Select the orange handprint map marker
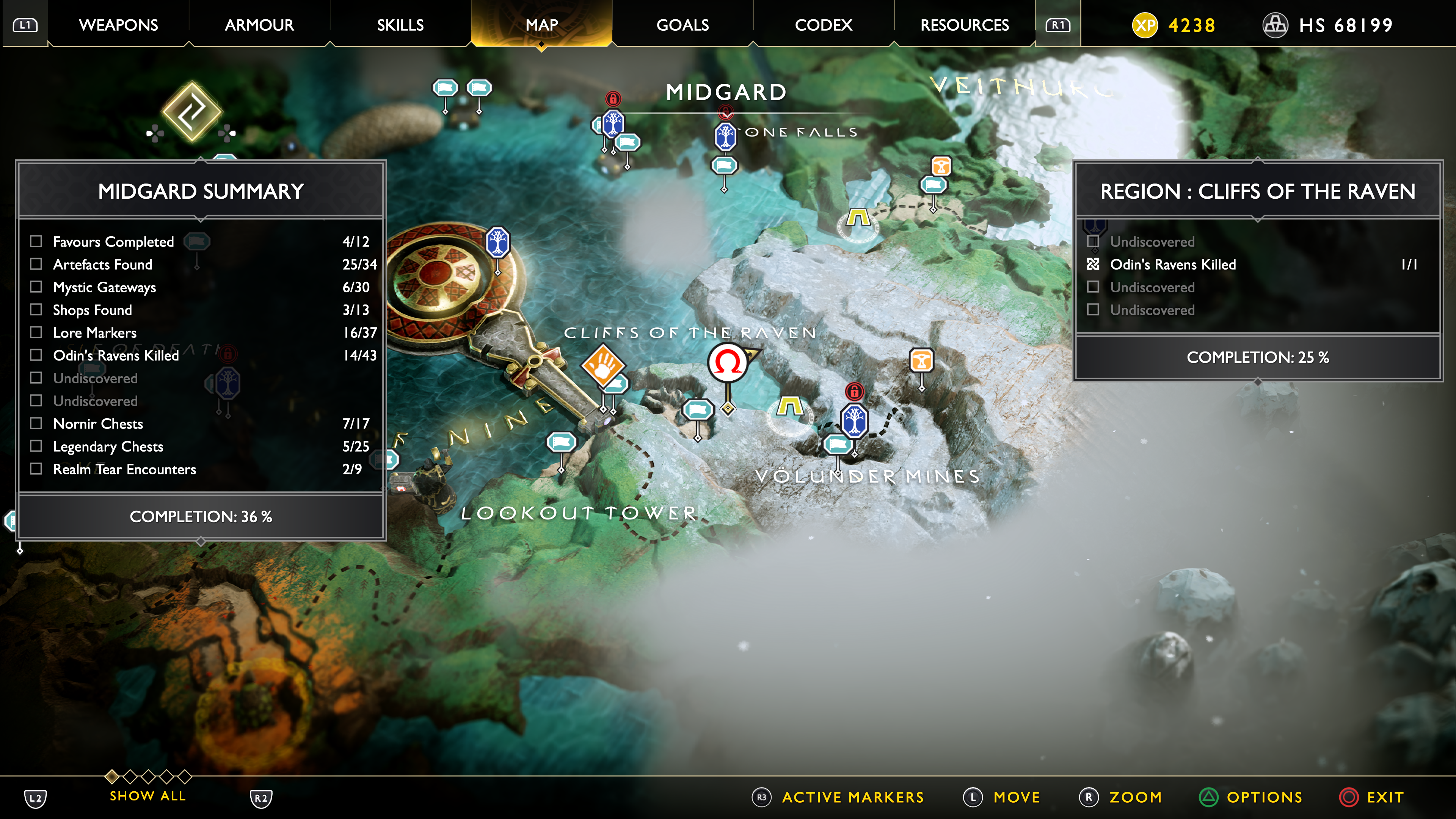The height and width of the screenshot is (819, 1456). (x=602, y=366)
